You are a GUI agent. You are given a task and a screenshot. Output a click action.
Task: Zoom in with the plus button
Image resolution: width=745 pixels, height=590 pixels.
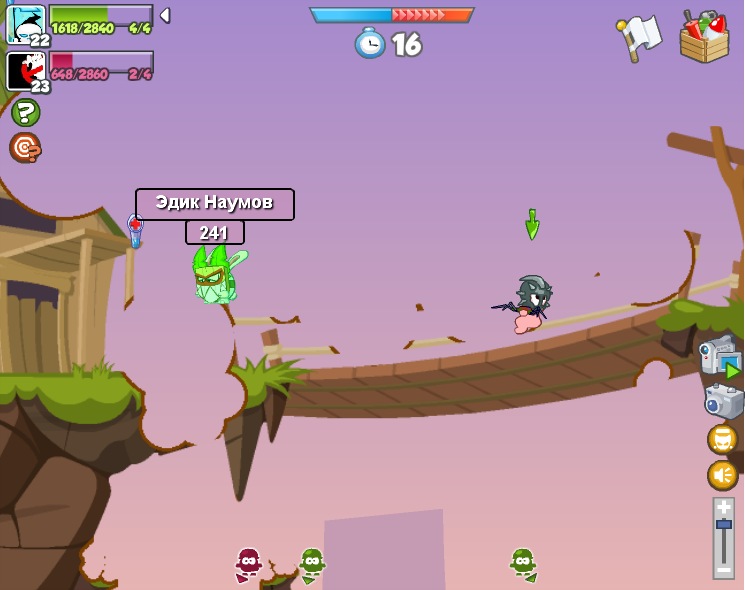723,507
